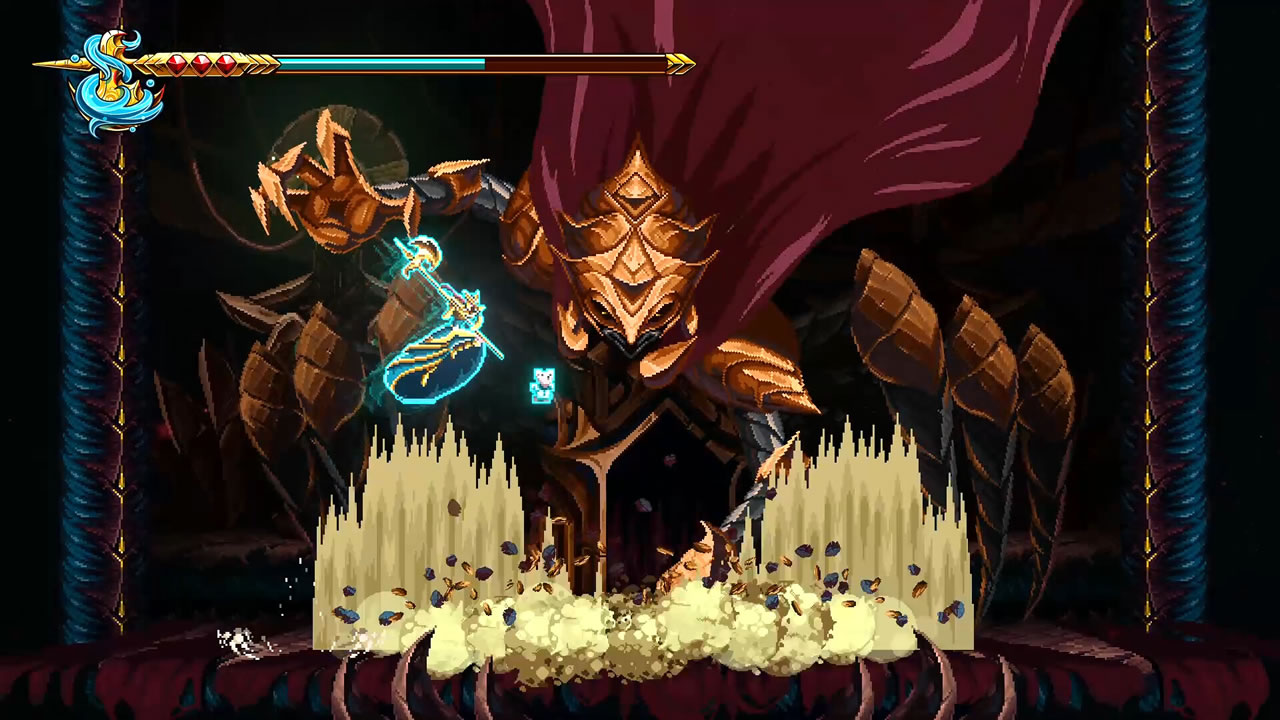Image resolution: width=1280 pixels, height=720 pixels.
Task: Select the first ruby health gem
Action: 179,65
